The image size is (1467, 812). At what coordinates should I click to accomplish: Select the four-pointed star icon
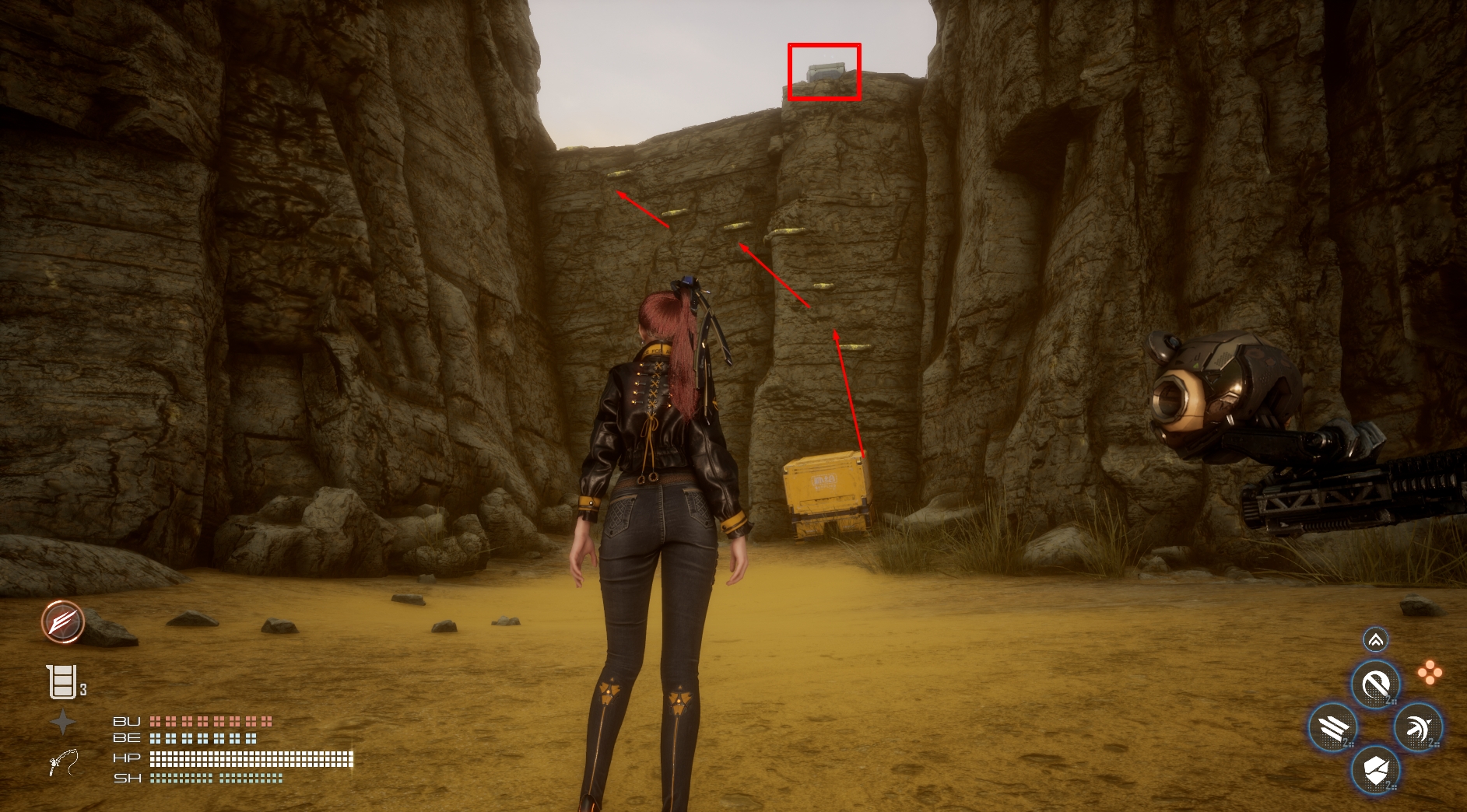pyautogui.click(x=63, y=723)
